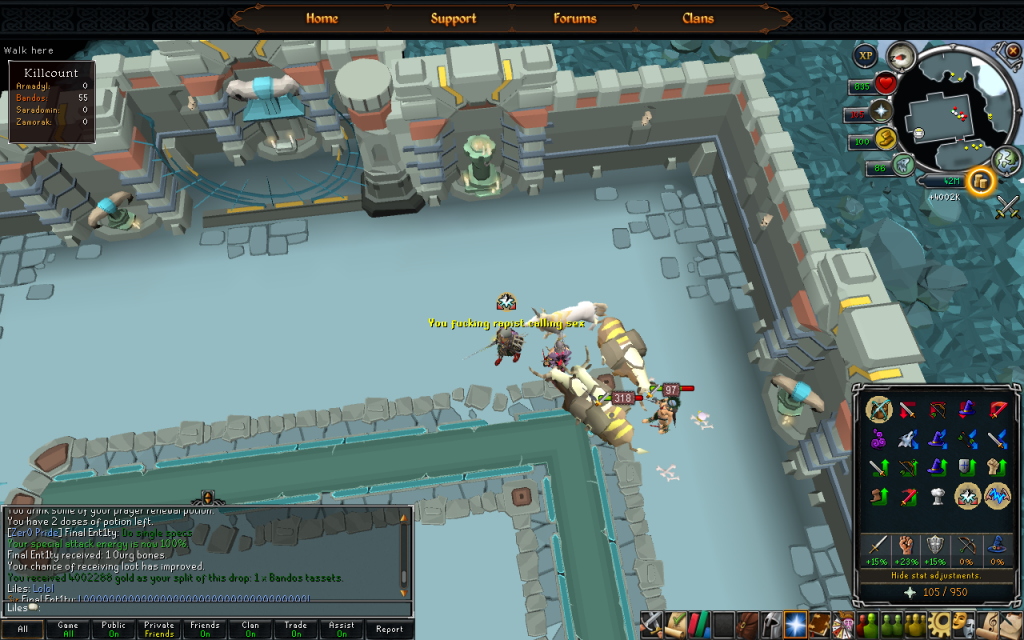Open the Support menu
The width and height of the screenshot is (1024, 640).
click(x=453, y=18)
